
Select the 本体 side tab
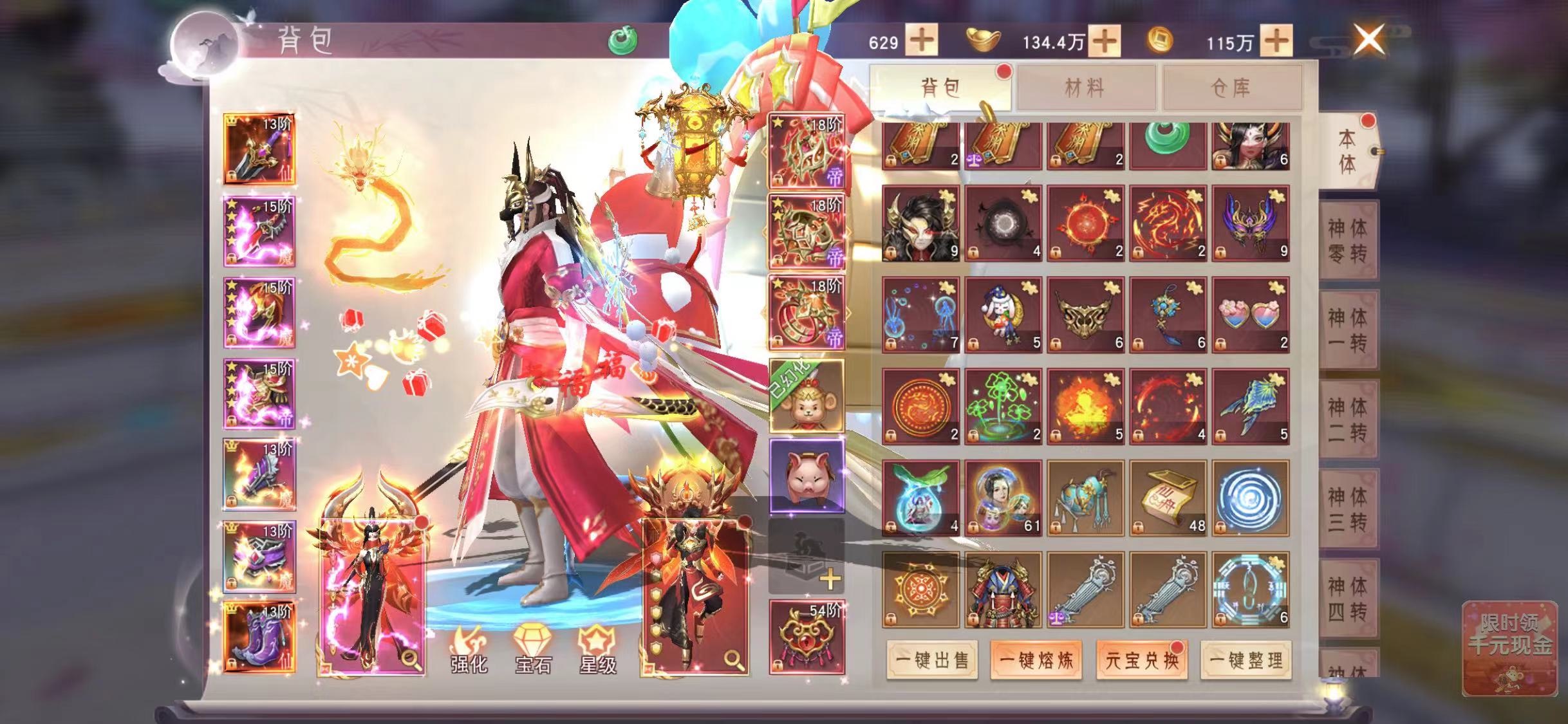pyautogui.click(x=1347, y=152)
